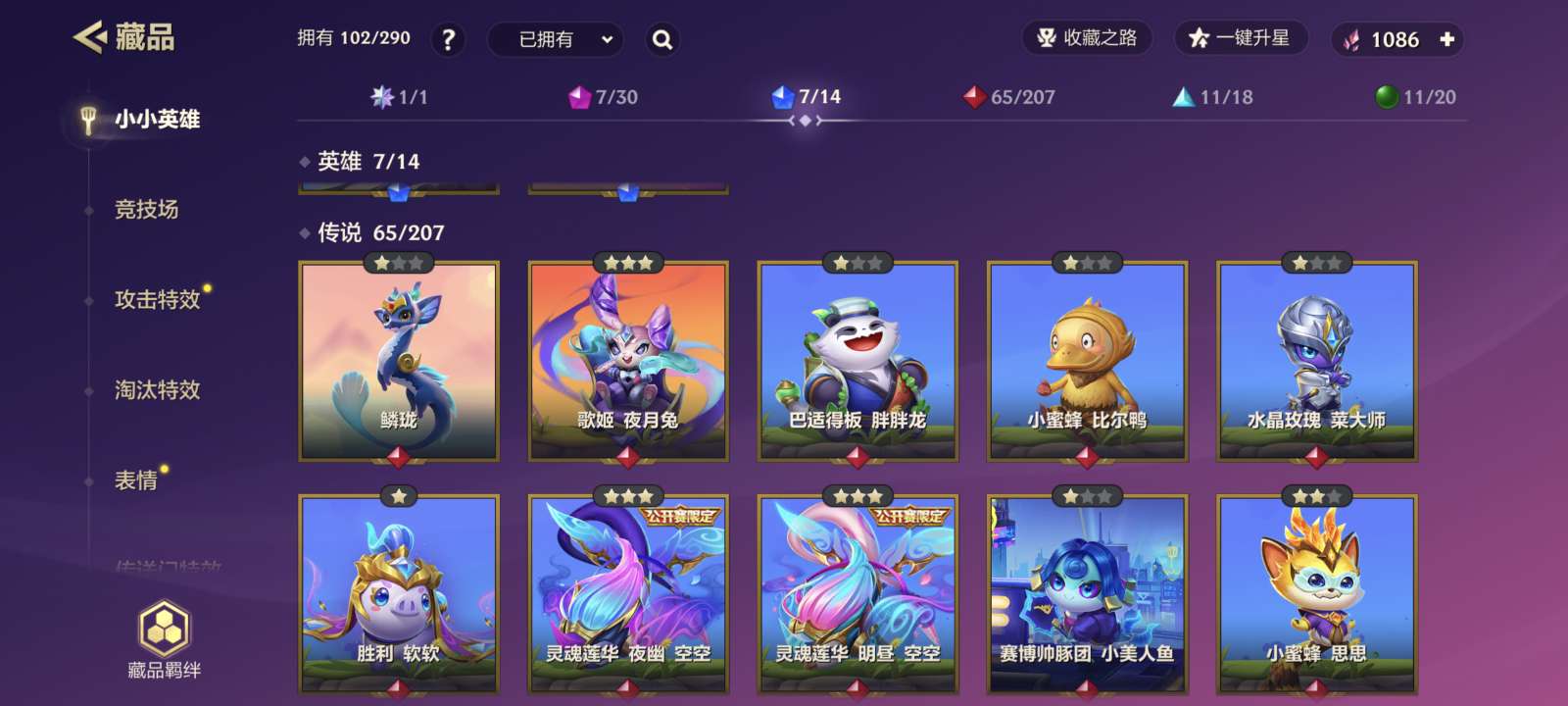Activate 一键升星 one-click star up
The width and height of the screenshot is (1568, 706).
click(1240, 38)
